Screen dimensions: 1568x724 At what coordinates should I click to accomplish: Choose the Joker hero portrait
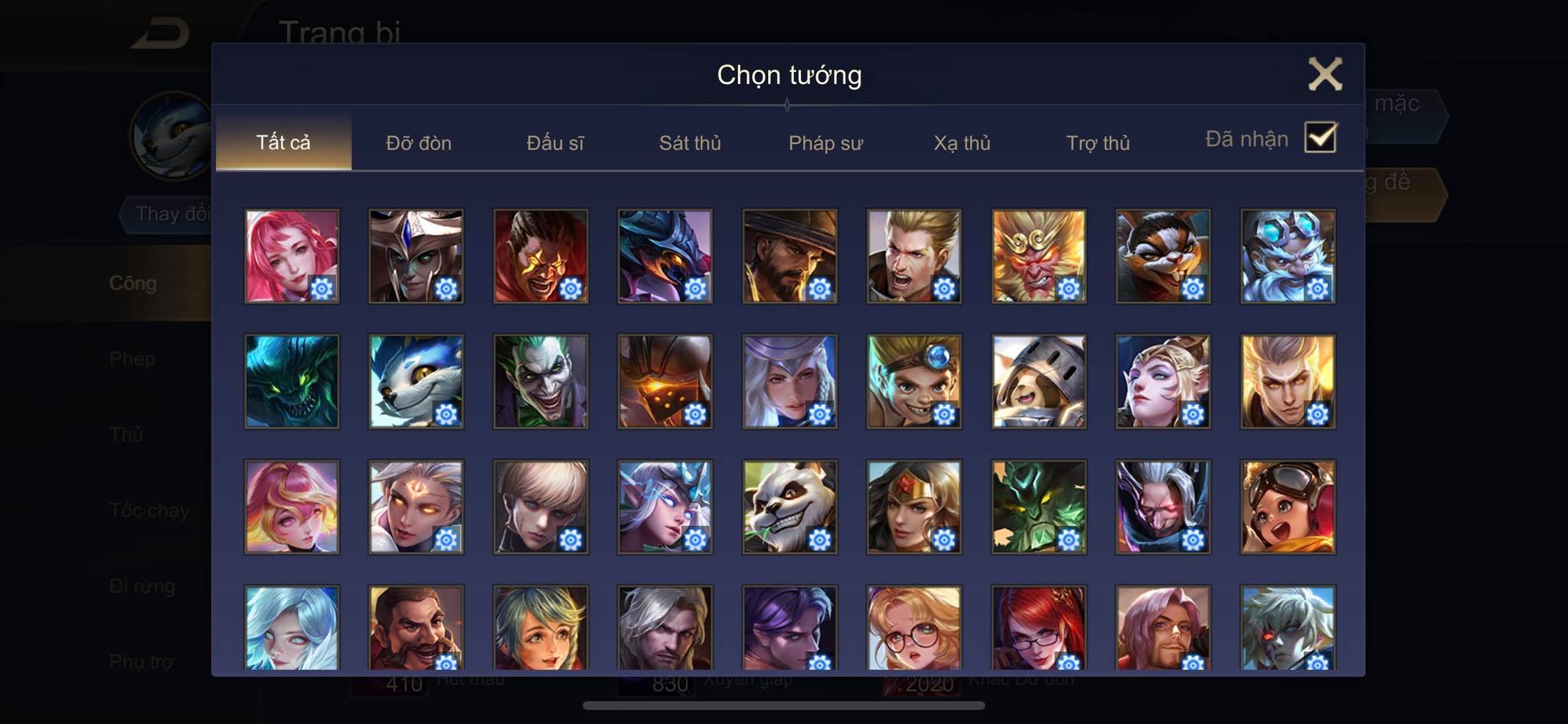click(x=541, y=381)
